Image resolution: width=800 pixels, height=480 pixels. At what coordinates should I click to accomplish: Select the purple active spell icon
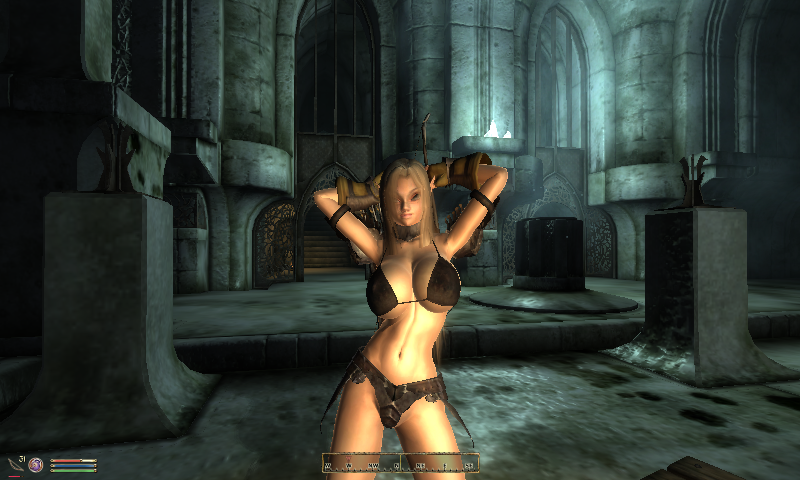tap(36, 465)
